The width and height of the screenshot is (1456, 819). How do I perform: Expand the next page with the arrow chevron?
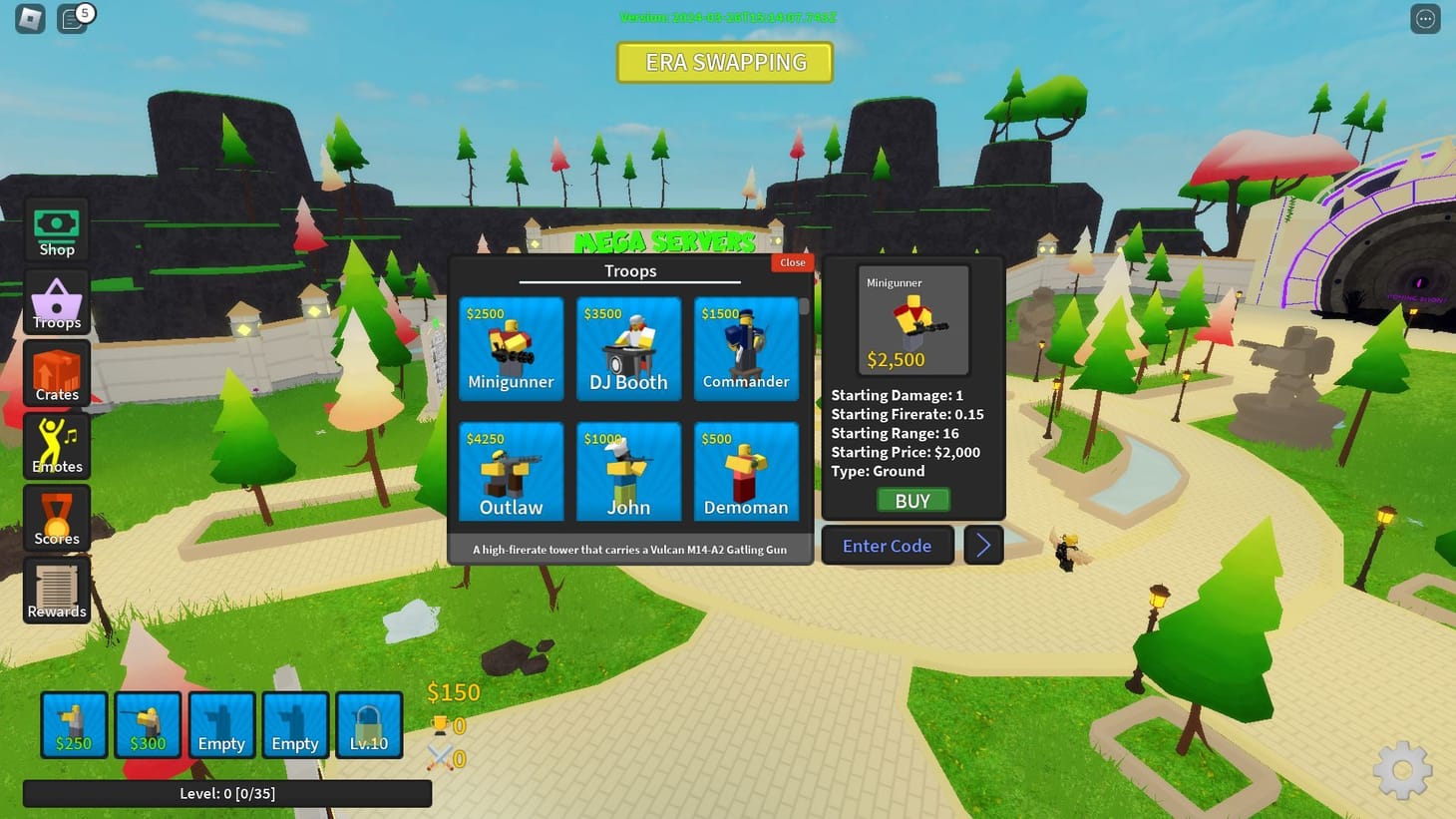pos(983,545)
